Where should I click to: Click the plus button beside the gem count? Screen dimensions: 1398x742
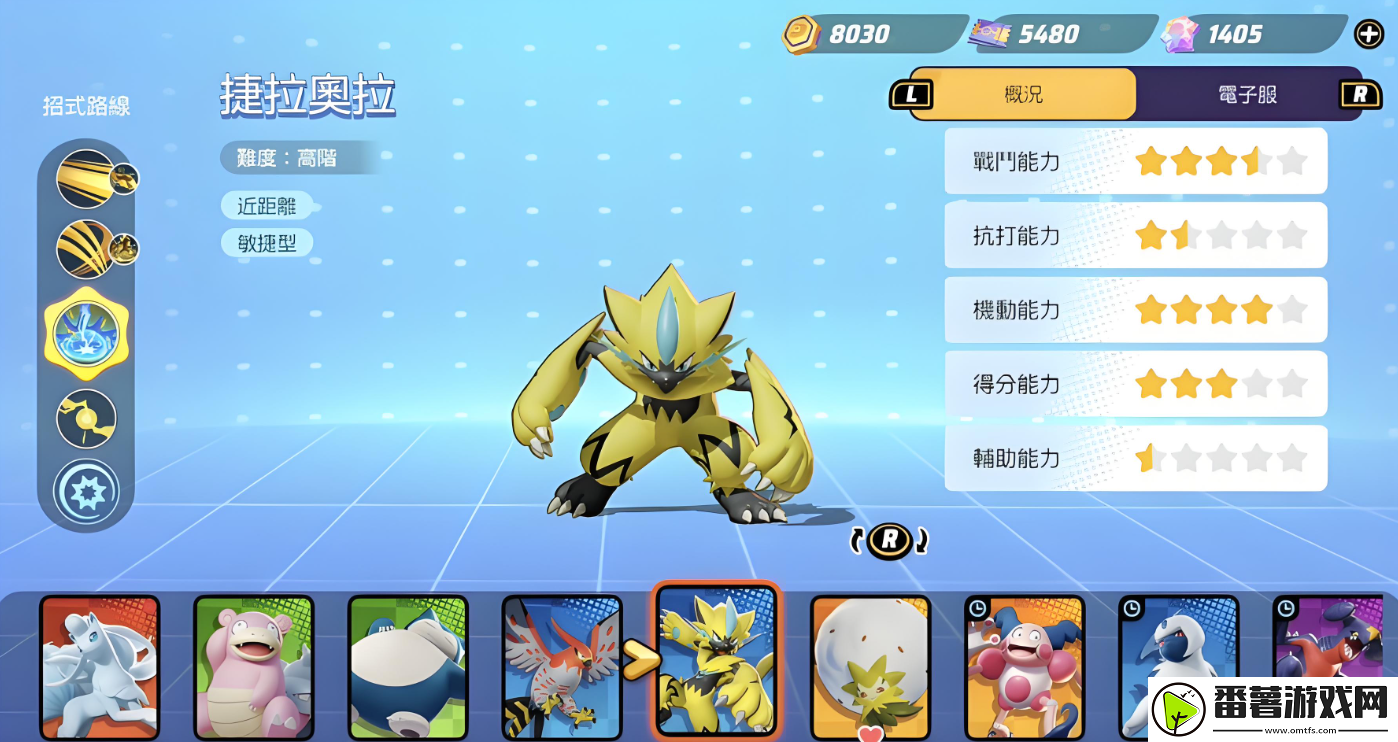pyautogui.click(x=1368, y=34)
